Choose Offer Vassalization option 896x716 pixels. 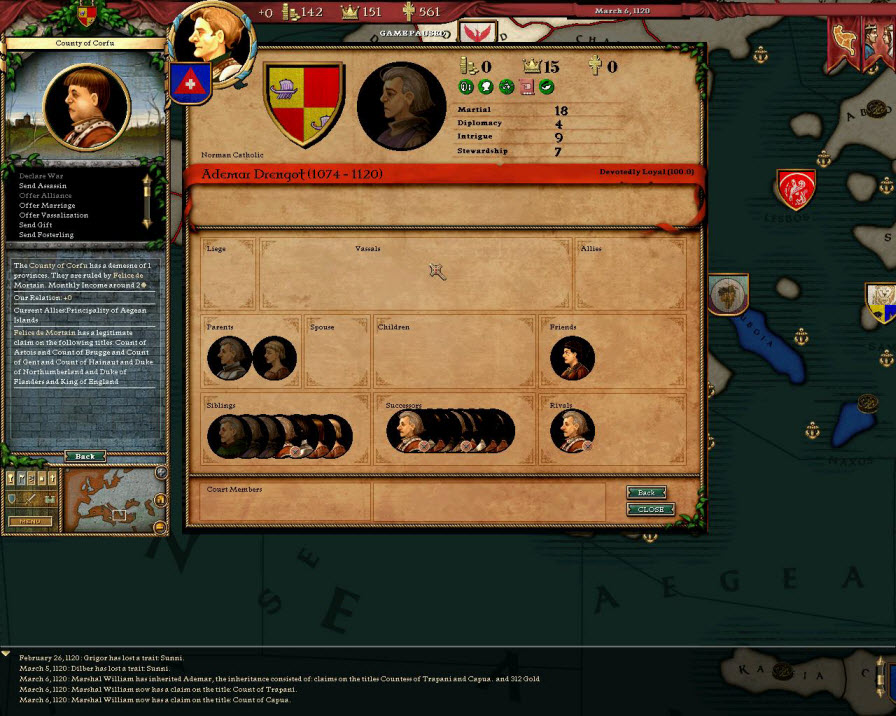pyautogui.click(x=53, y=215)
